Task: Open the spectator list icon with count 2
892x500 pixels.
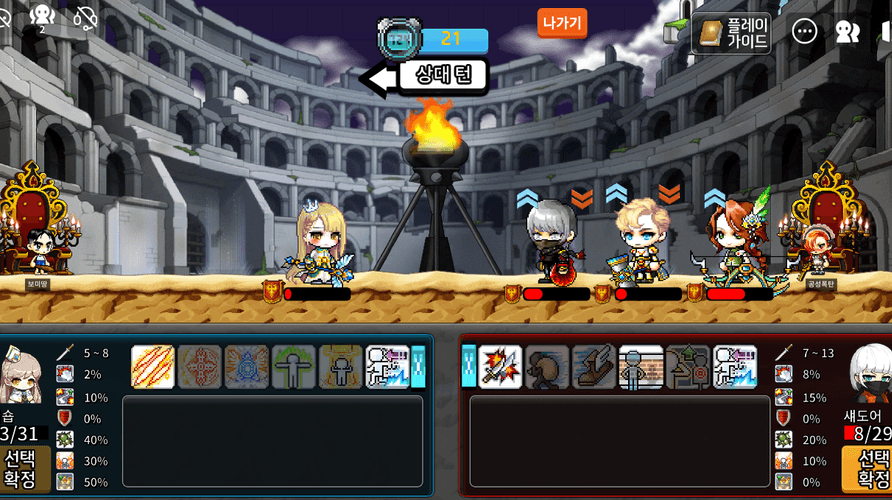Action: coord(42,16)
